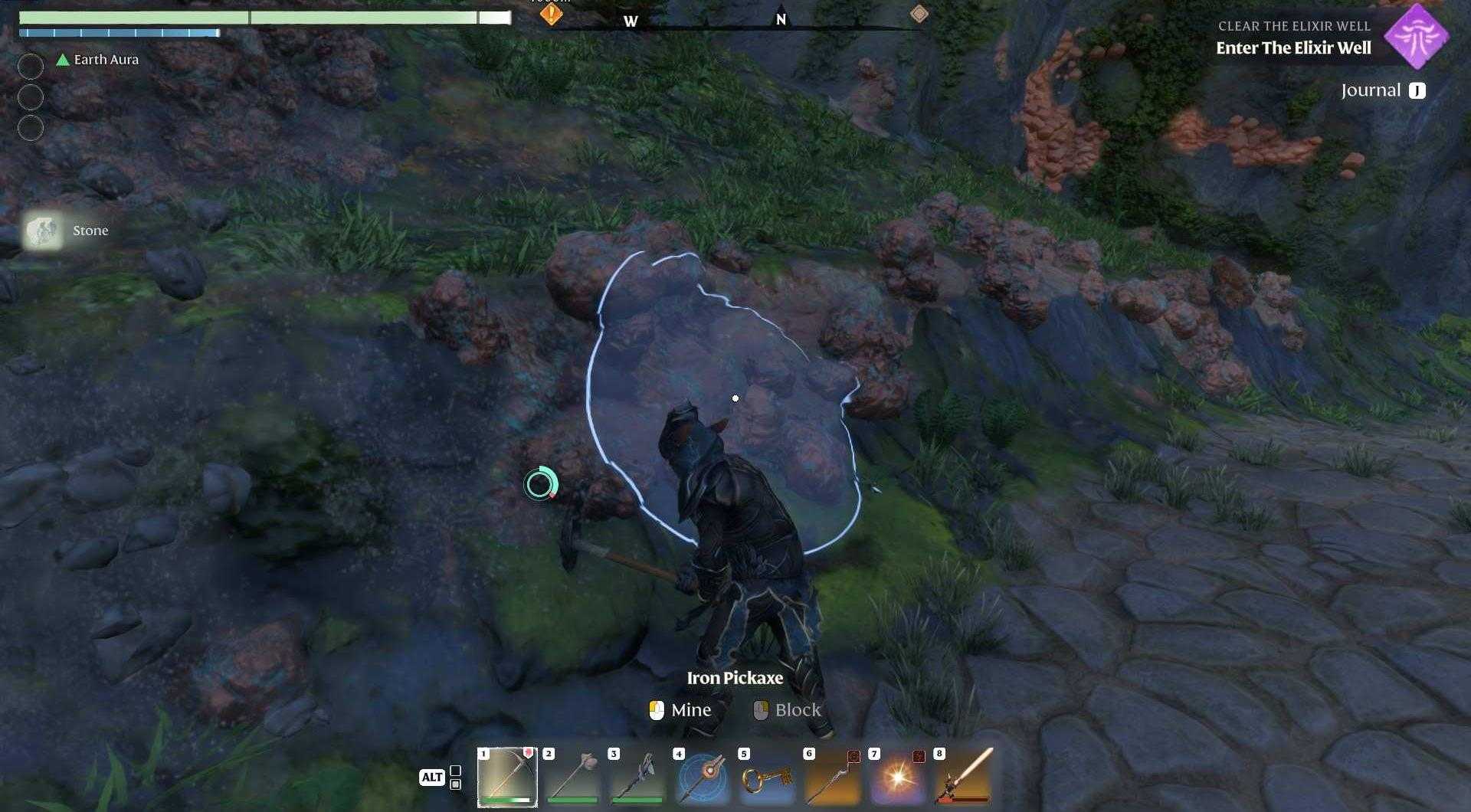Select the Earth Aura buff indicator
1471x812 pixels.
[x=98, y=60]
